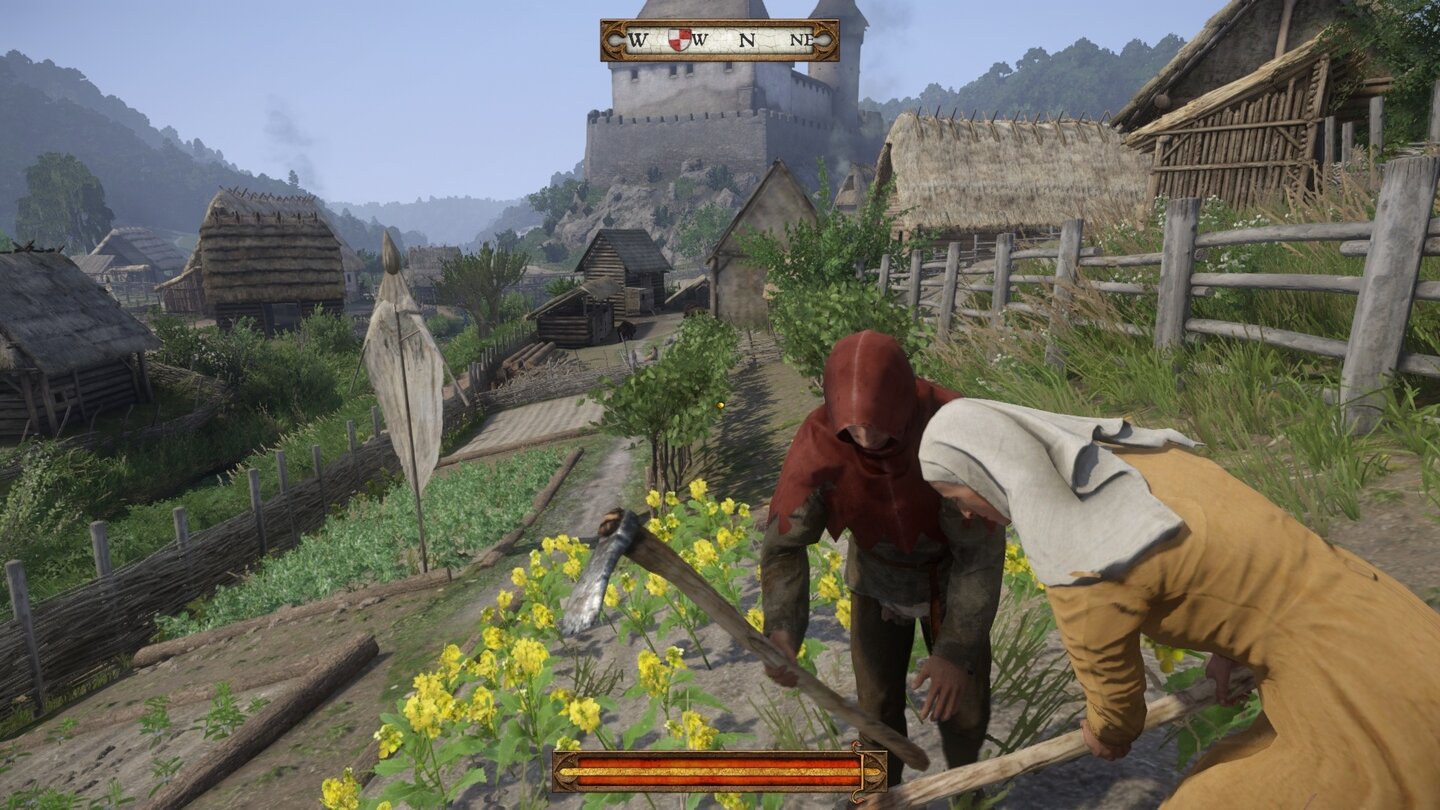
Task: Click the red-white shield marker on compass
Action: point(679,40)
